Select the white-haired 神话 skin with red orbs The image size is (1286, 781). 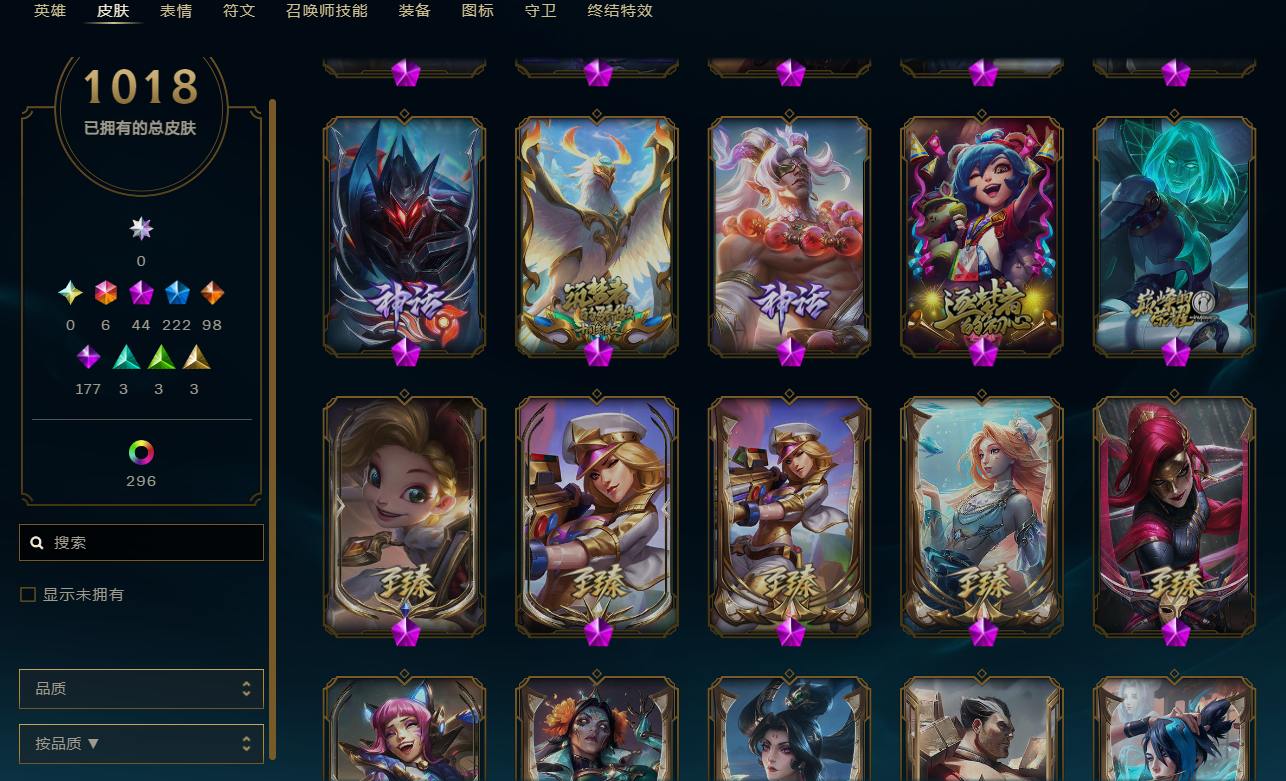coord(789,235)
